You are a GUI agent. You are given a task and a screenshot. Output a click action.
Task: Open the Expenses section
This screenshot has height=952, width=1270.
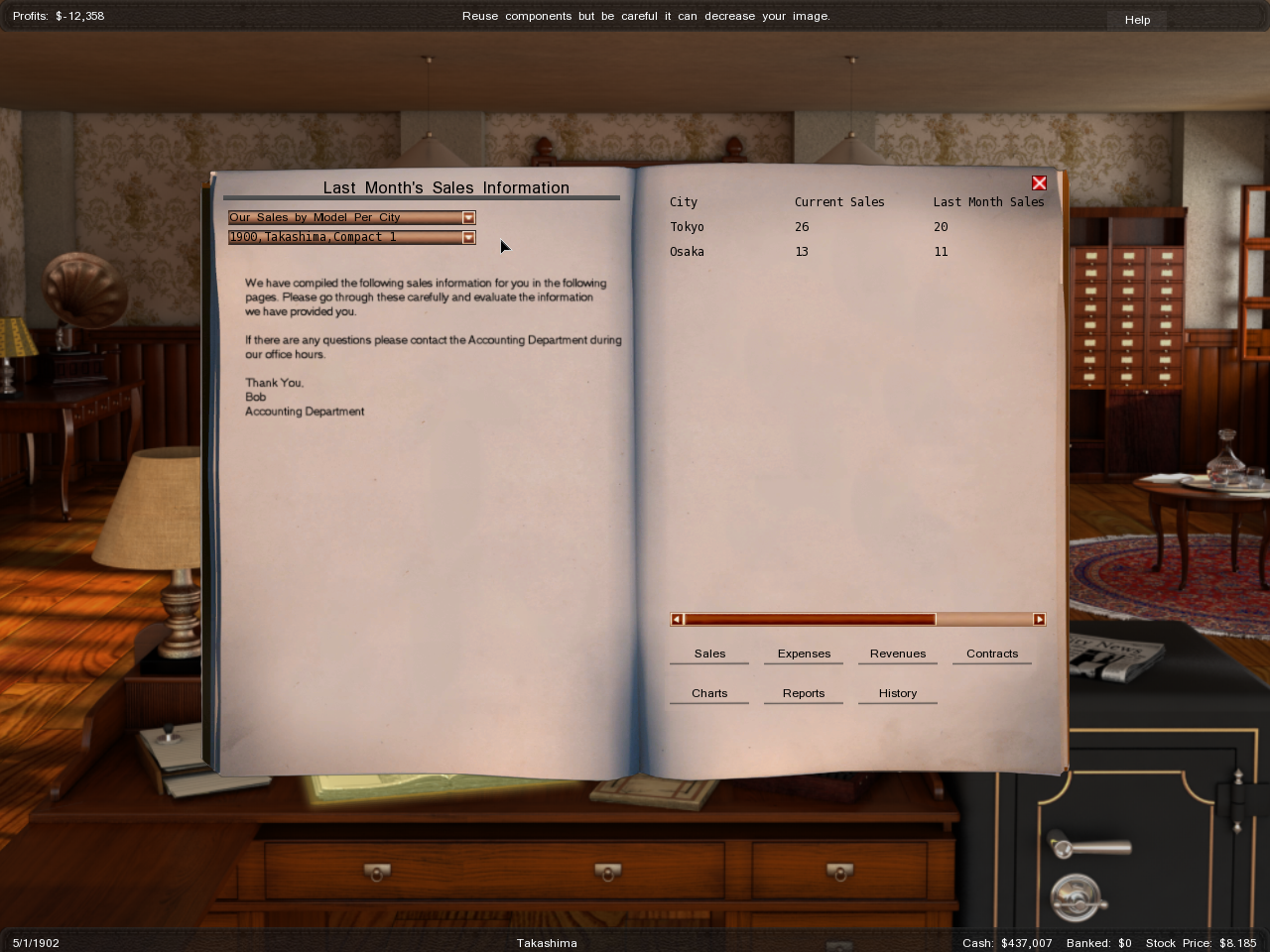[804, 654]
